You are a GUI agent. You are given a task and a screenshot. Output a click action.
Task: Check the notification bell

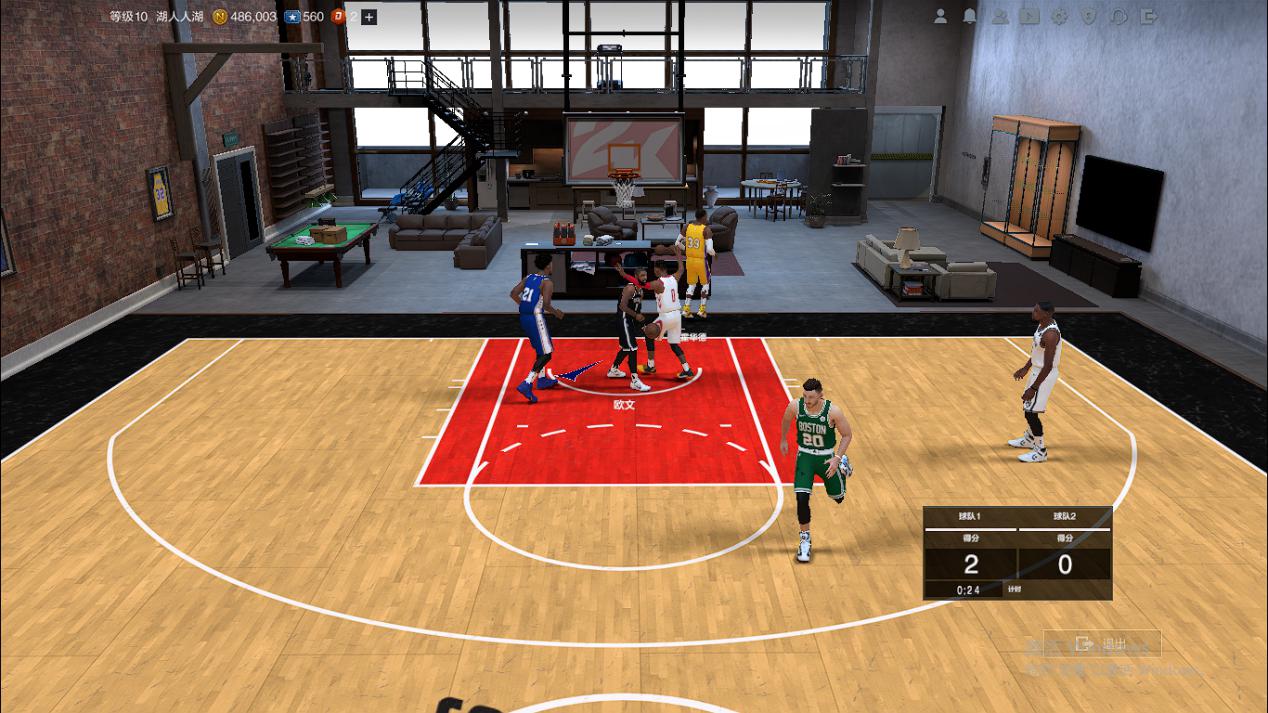pos(969,16)
